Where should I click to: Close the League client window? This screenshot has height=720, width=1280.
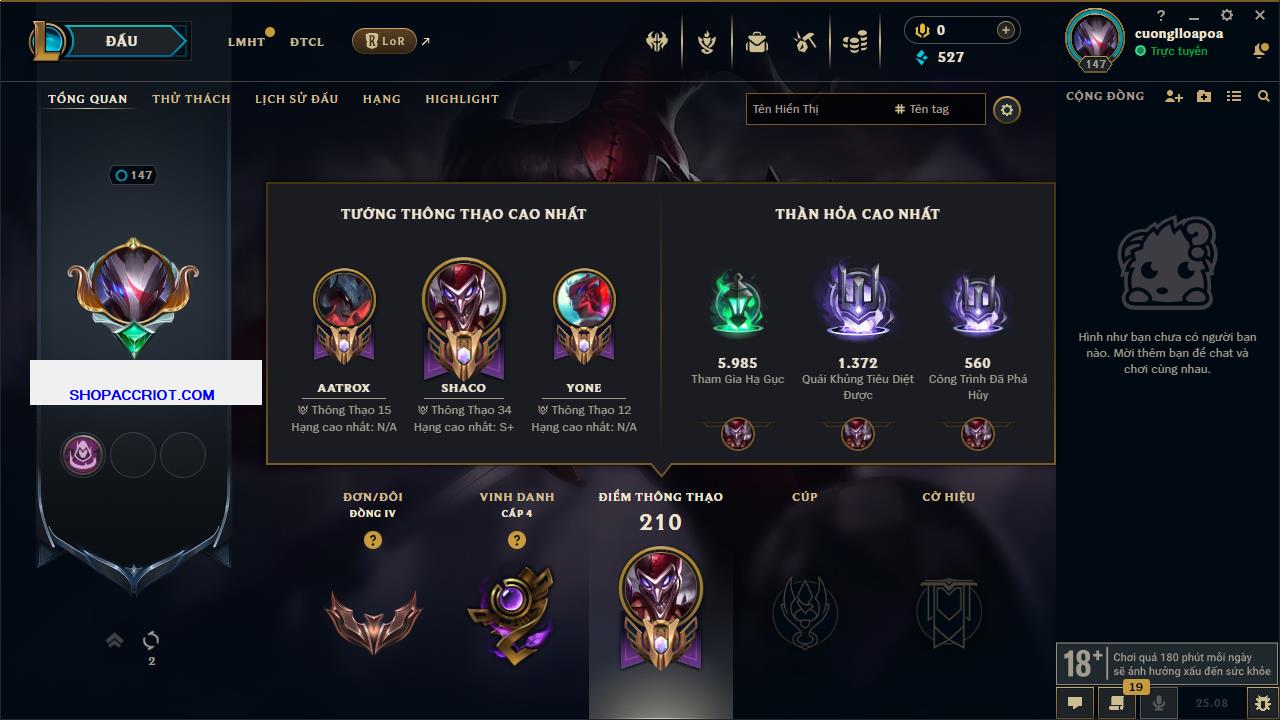coord(1259,16)
